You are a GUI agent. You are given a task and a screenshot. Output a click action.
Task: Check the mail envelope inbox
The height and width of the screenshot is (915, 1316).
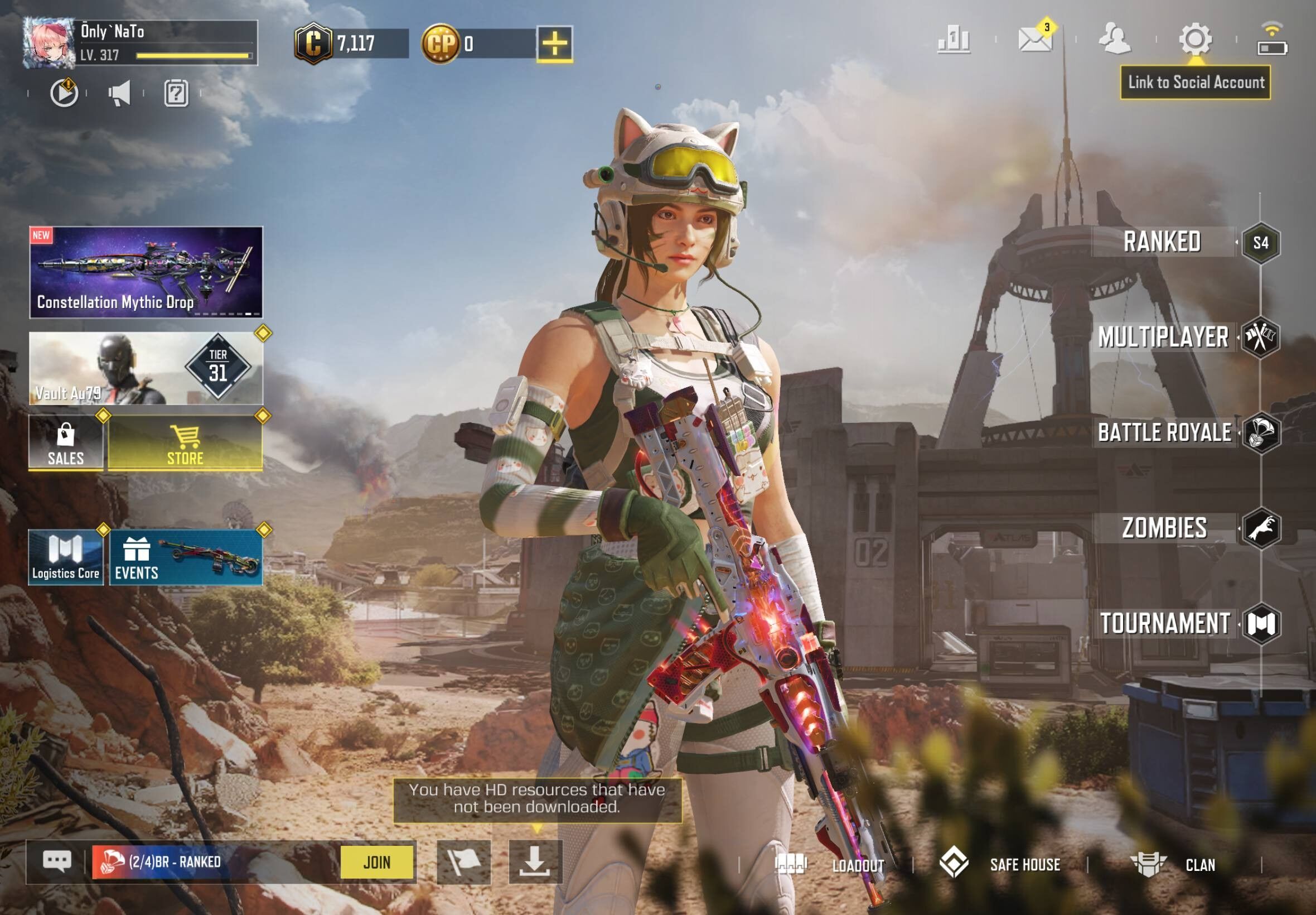[x=1035, y=40]
